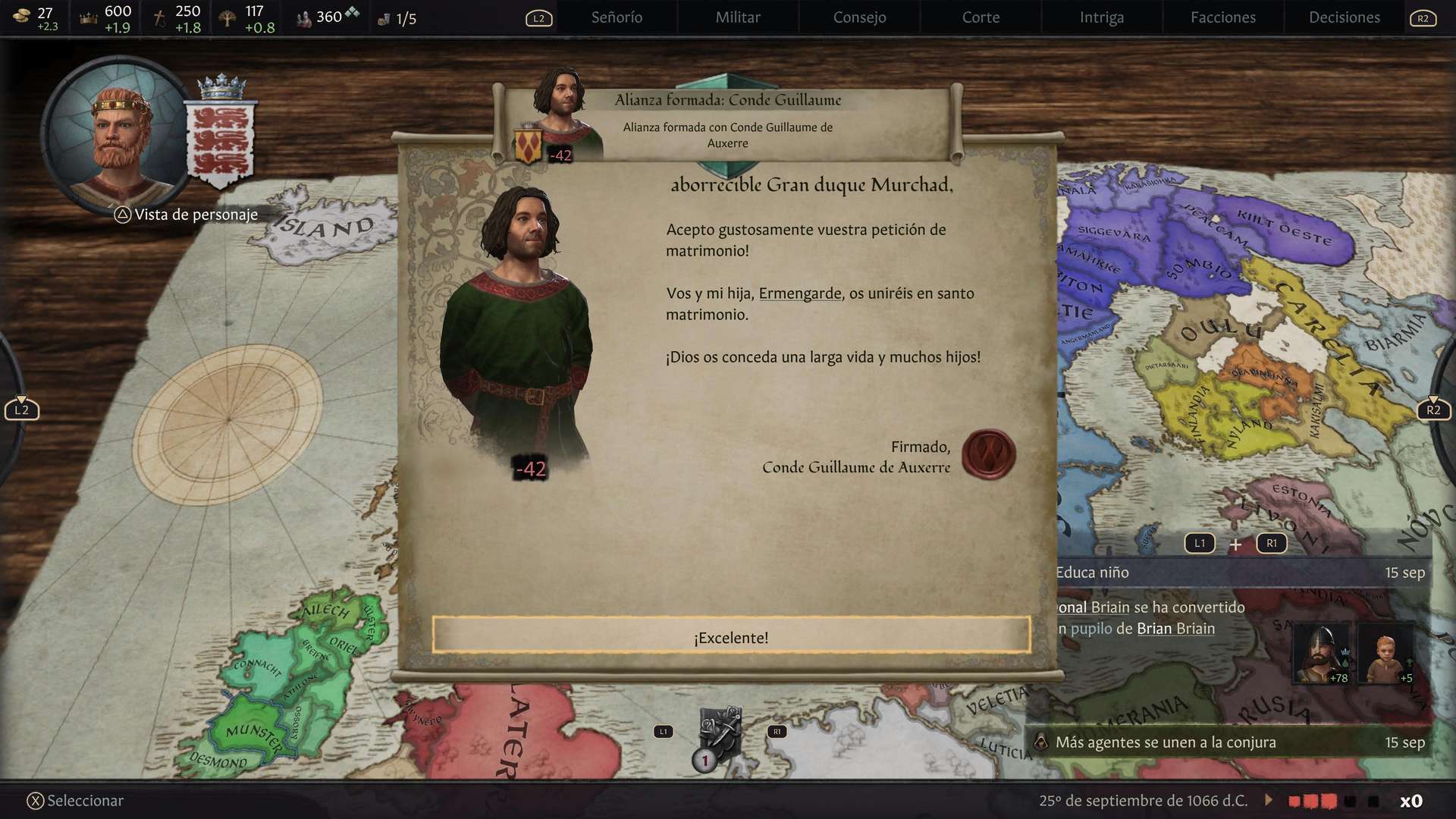Viewport: 1456px width, 819px height.
Task: Confirm the letter with ¡Excelente!
Action: pos(730,635)
